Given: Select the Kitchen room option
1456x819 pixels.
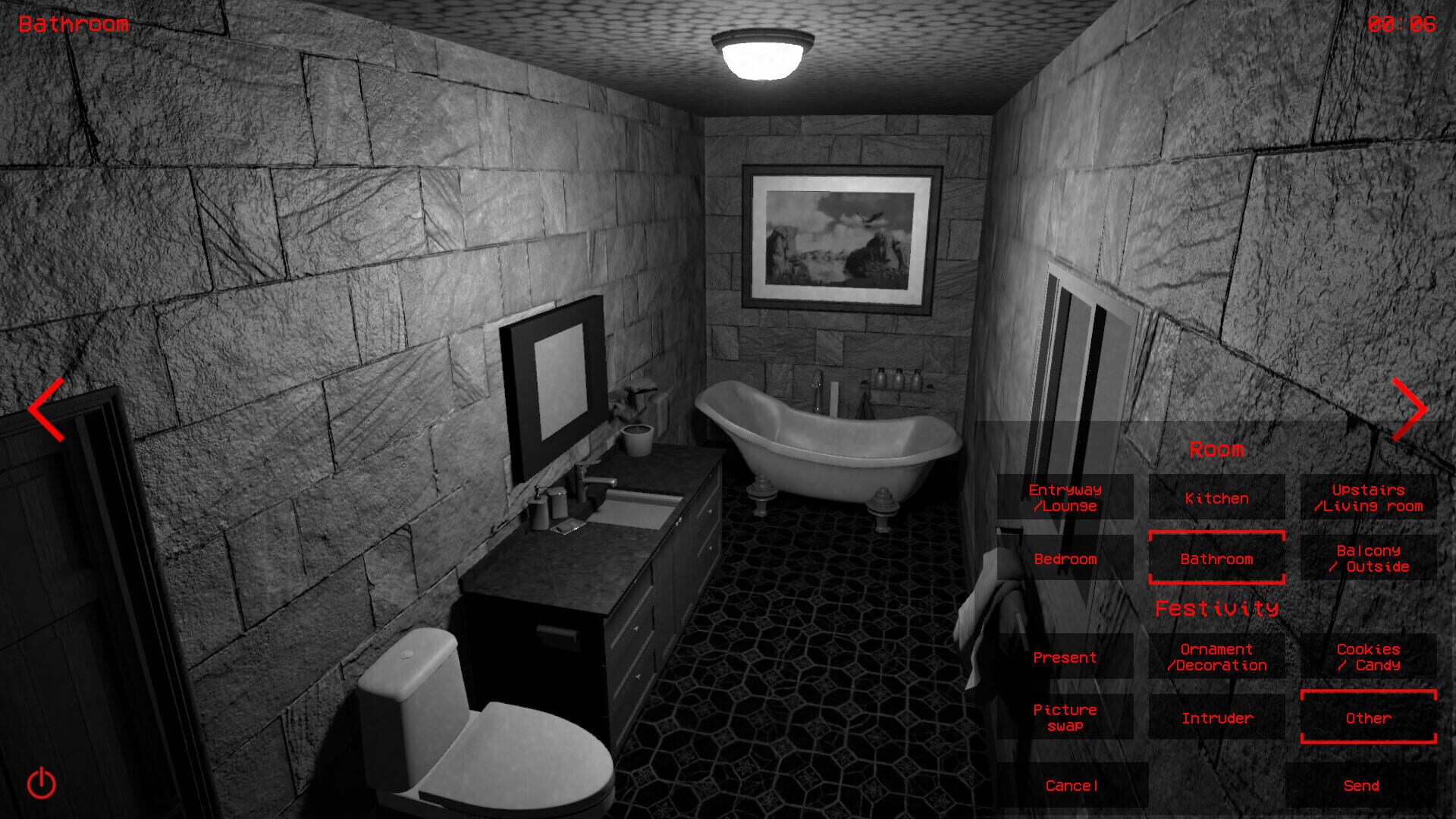Looking at the screenshot, I should [x=1216, y=499].
